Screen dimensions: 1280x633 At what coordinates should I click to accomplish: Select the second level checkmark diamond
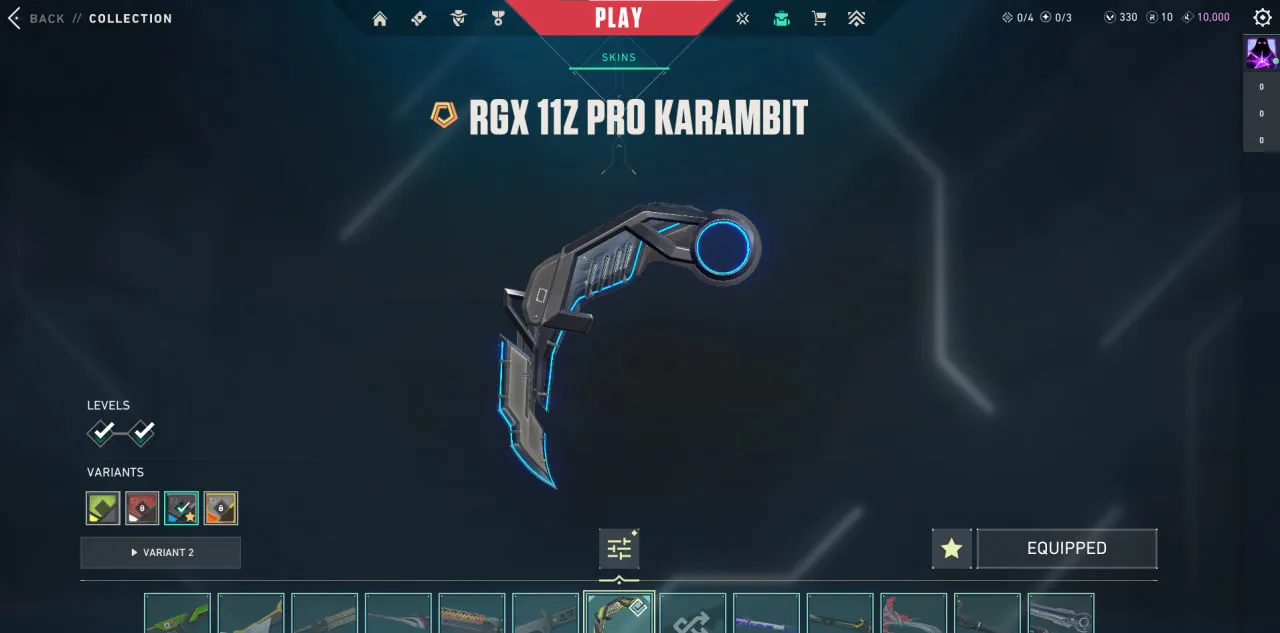pyautogui.click(x=142, y=433)
